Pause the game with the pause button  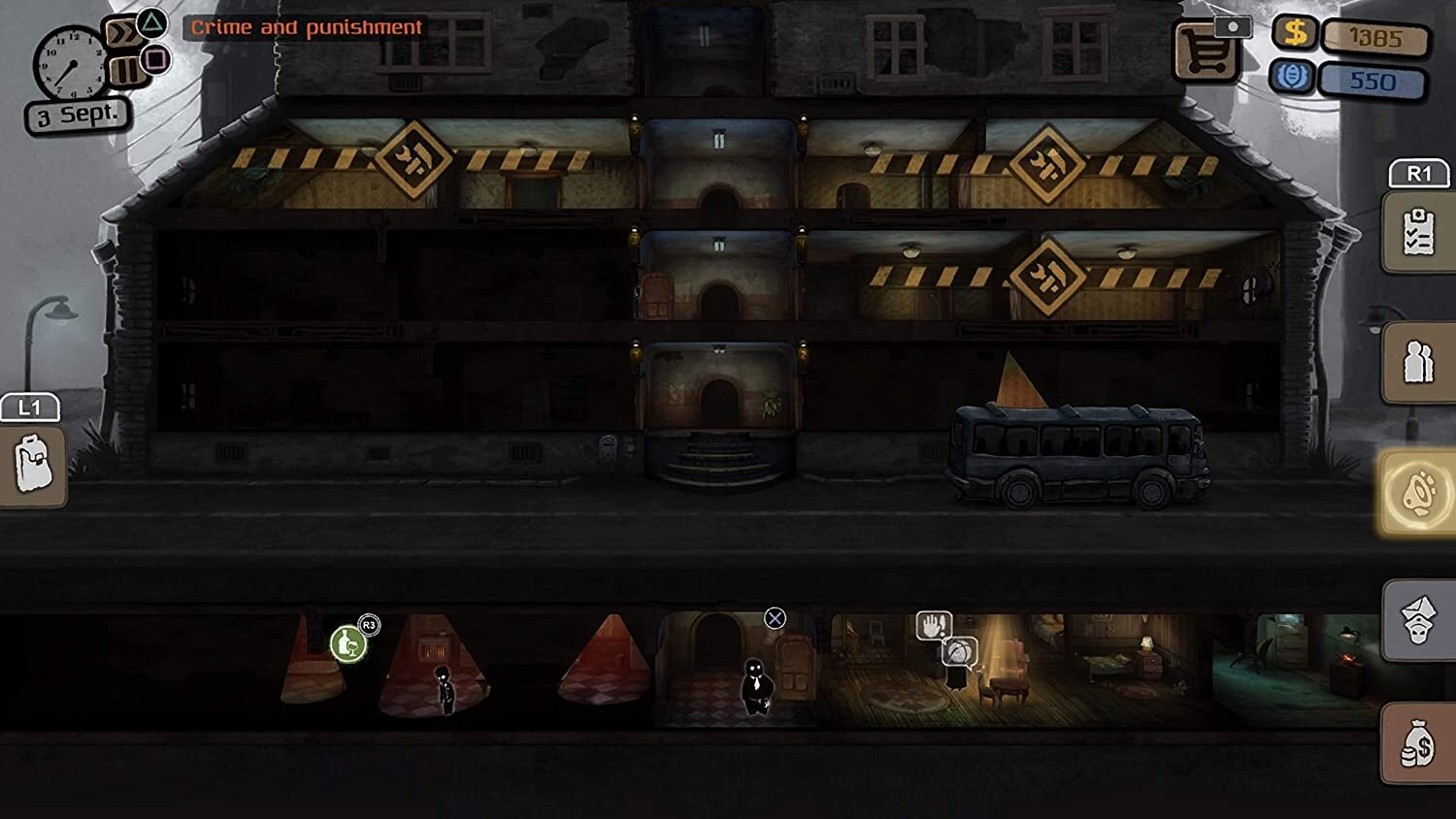click(x=124, y=71)
